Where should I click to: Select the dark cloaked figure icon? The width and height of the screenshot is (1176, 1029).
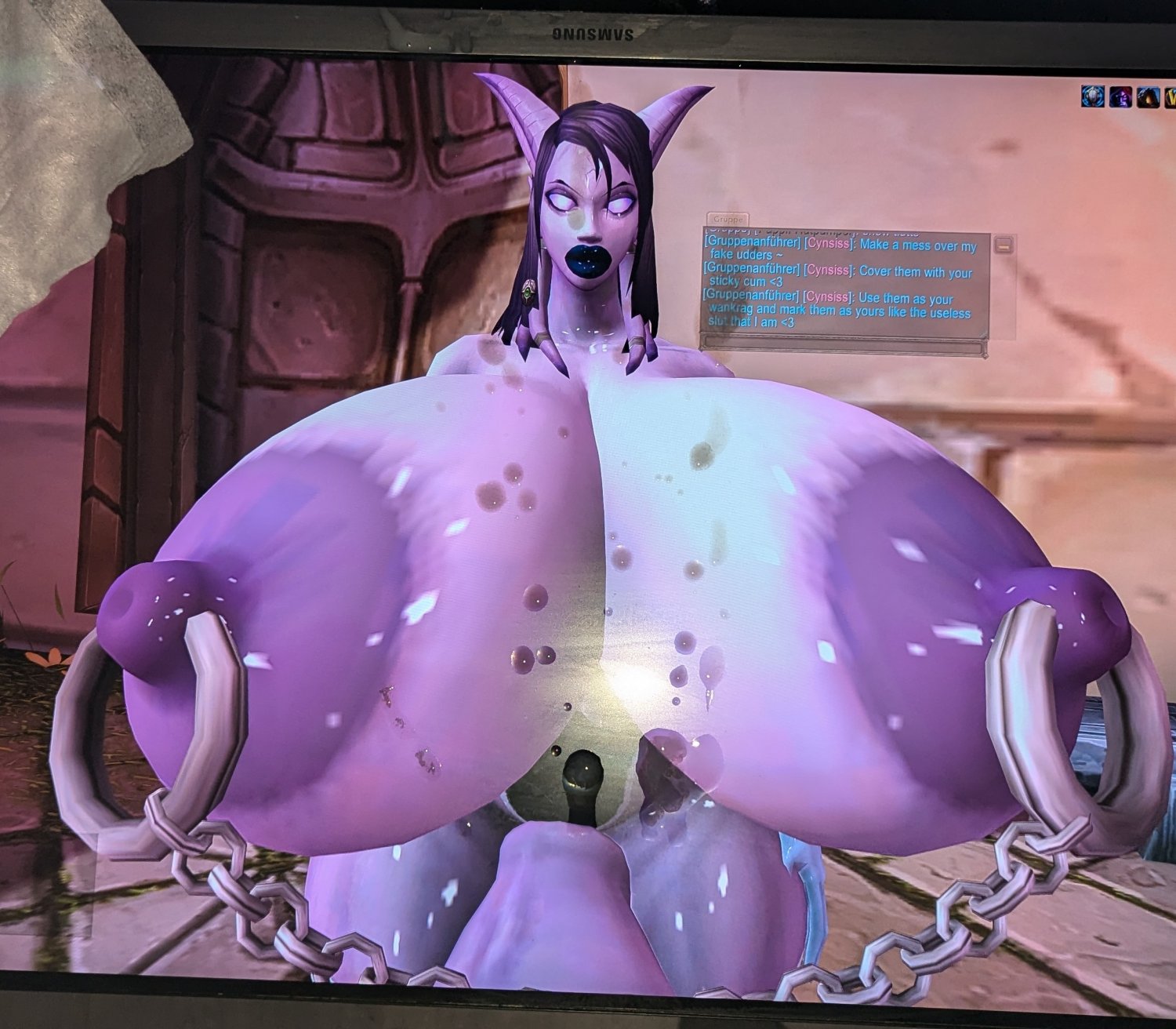(x=1147, y=96)
